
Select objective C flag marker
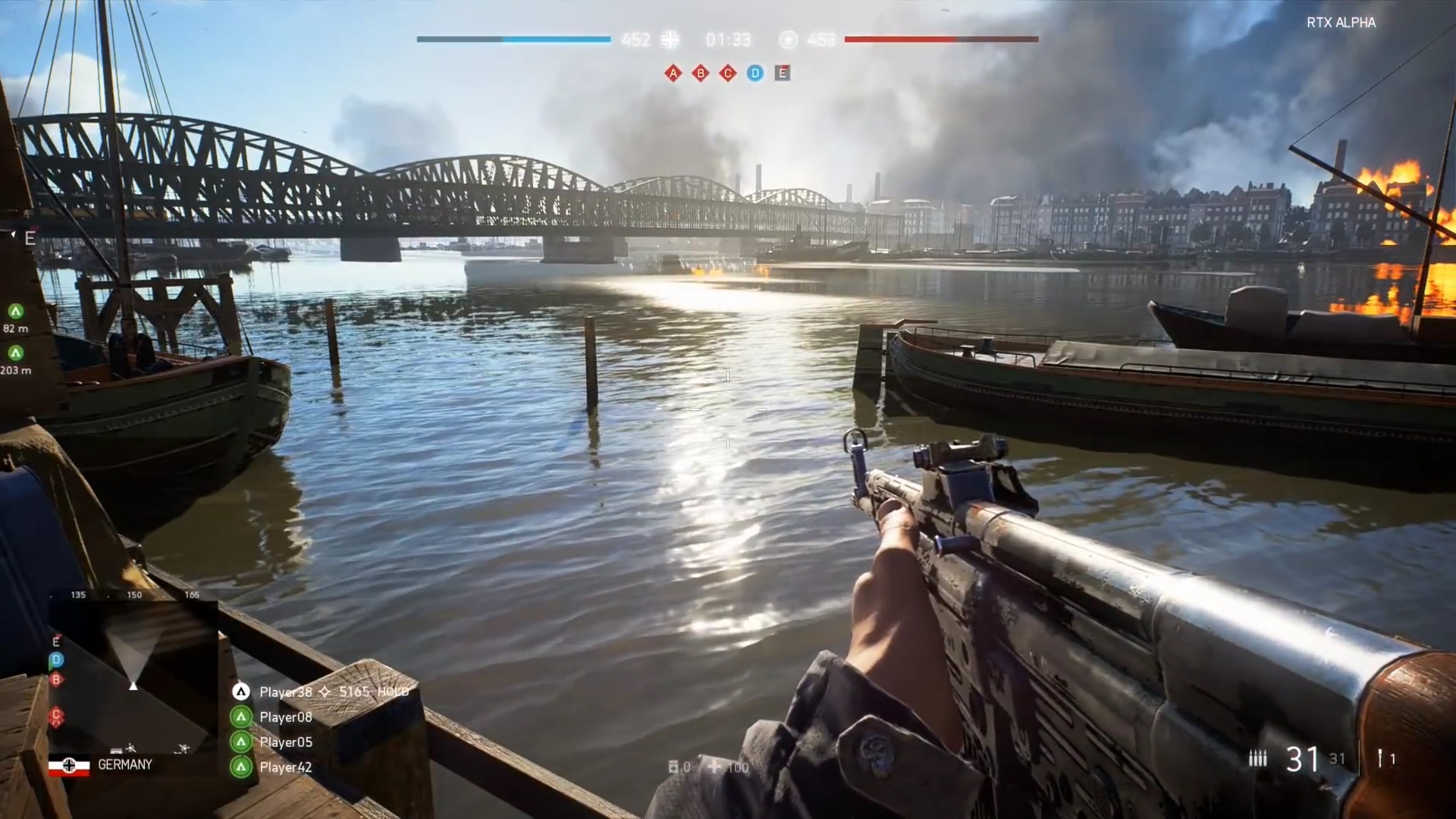click(x=727, y=73)
